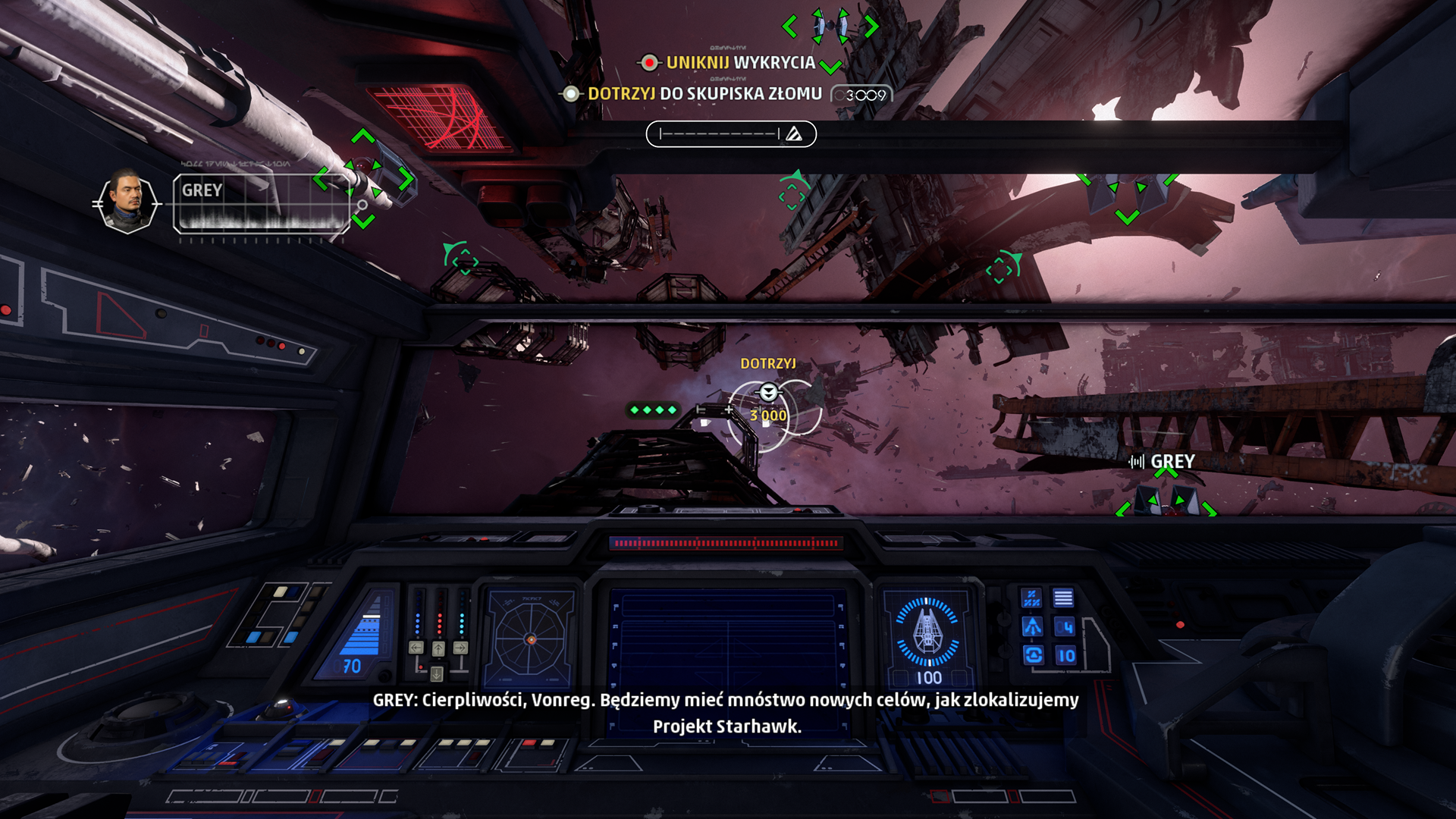Open the GREY comm transmission panel
The width and height of the screenshot is (1456, 819).
pos(262,203)
